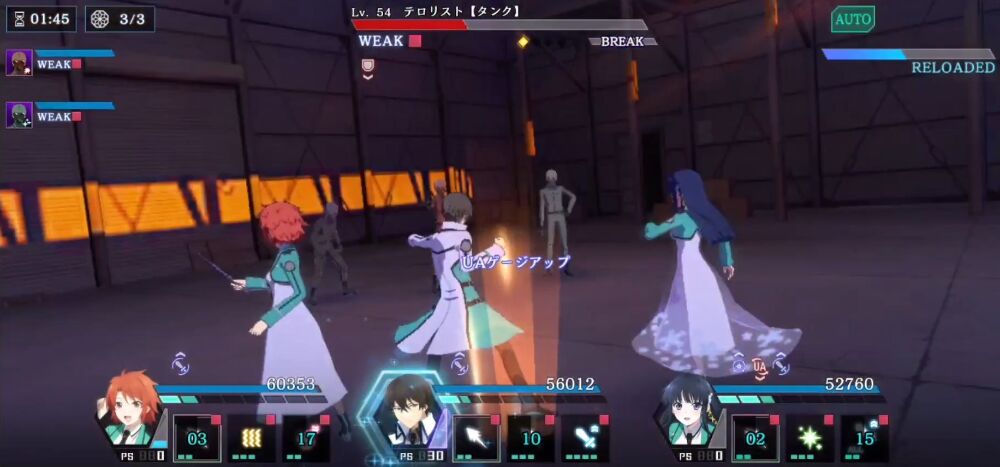
Task: Activate the green starburst skill
Action: (x=809, y=439)
